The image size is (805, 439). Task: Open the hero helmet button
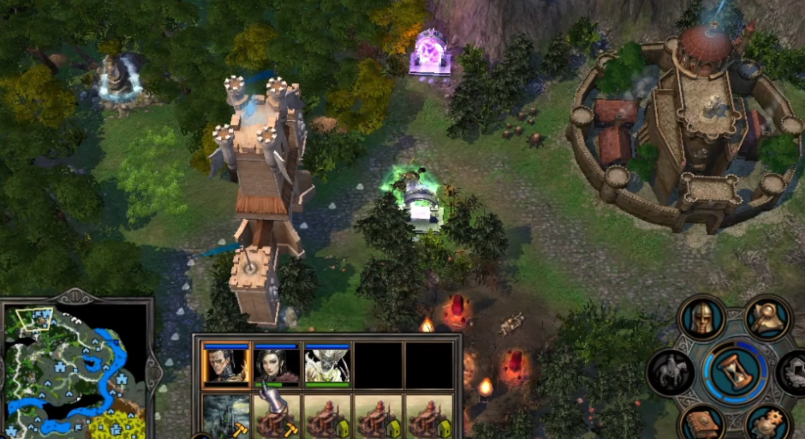tap(702, 319)
